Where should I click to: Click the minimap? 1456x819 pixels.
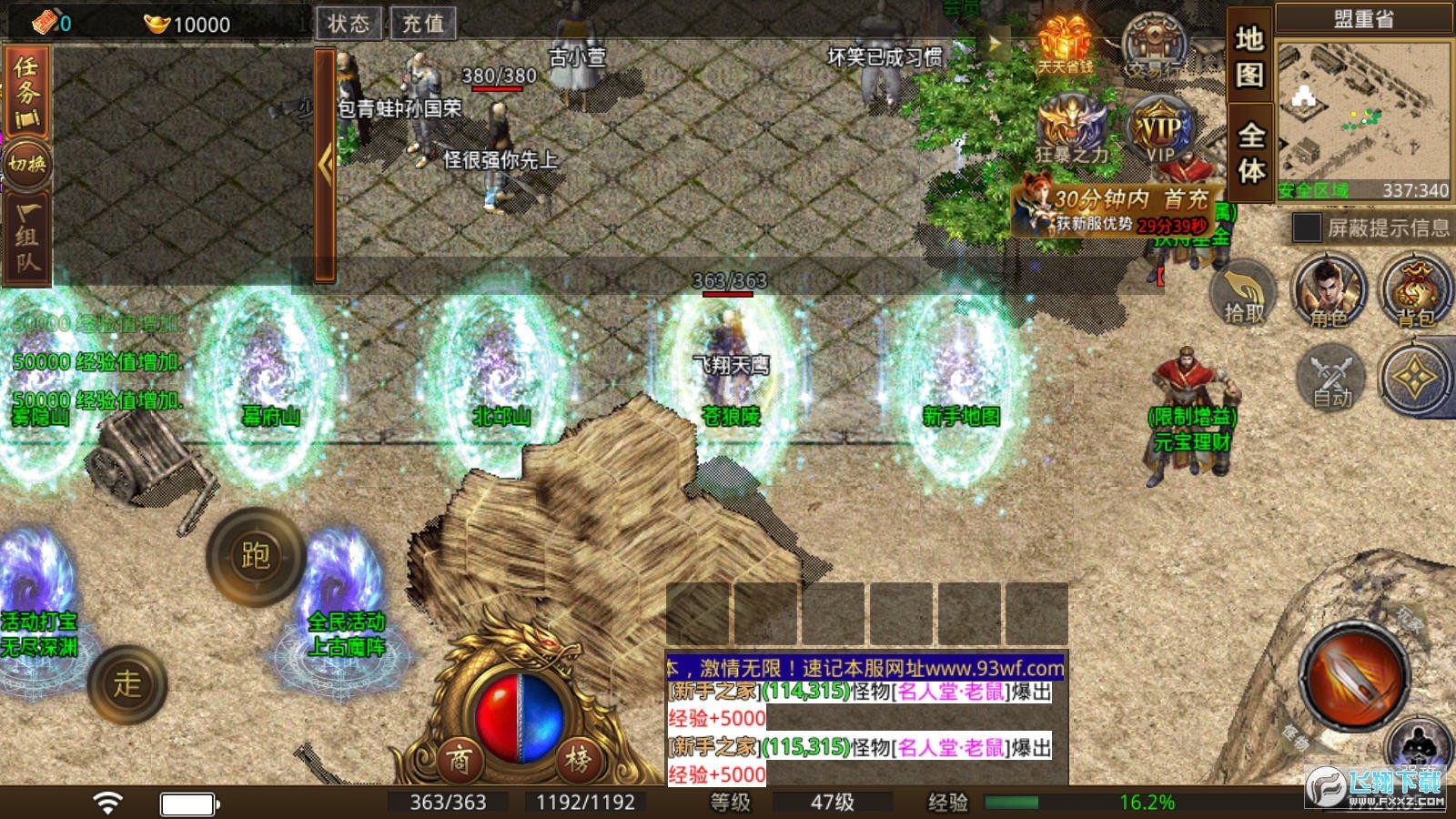[1362, 116]
